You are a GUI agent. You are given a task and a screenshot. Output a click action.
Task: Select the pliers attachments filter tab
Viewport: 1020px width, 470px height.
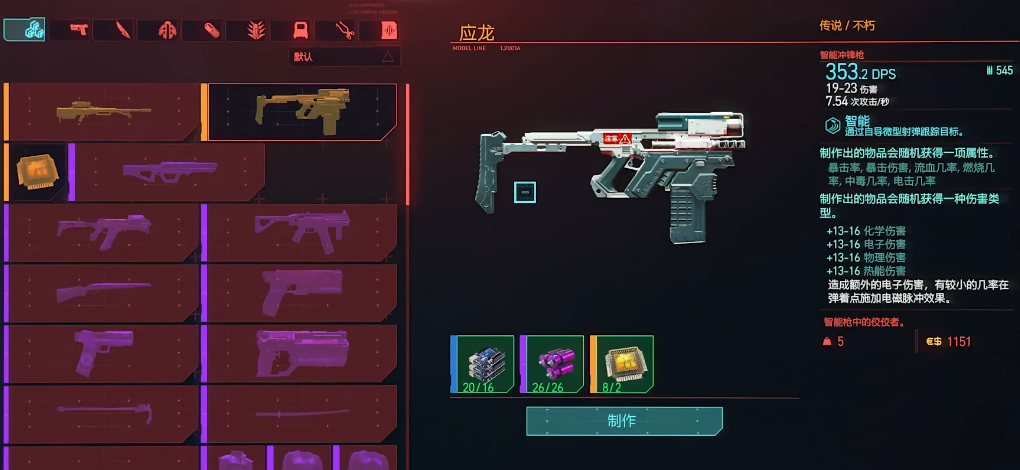click(346, 30)
